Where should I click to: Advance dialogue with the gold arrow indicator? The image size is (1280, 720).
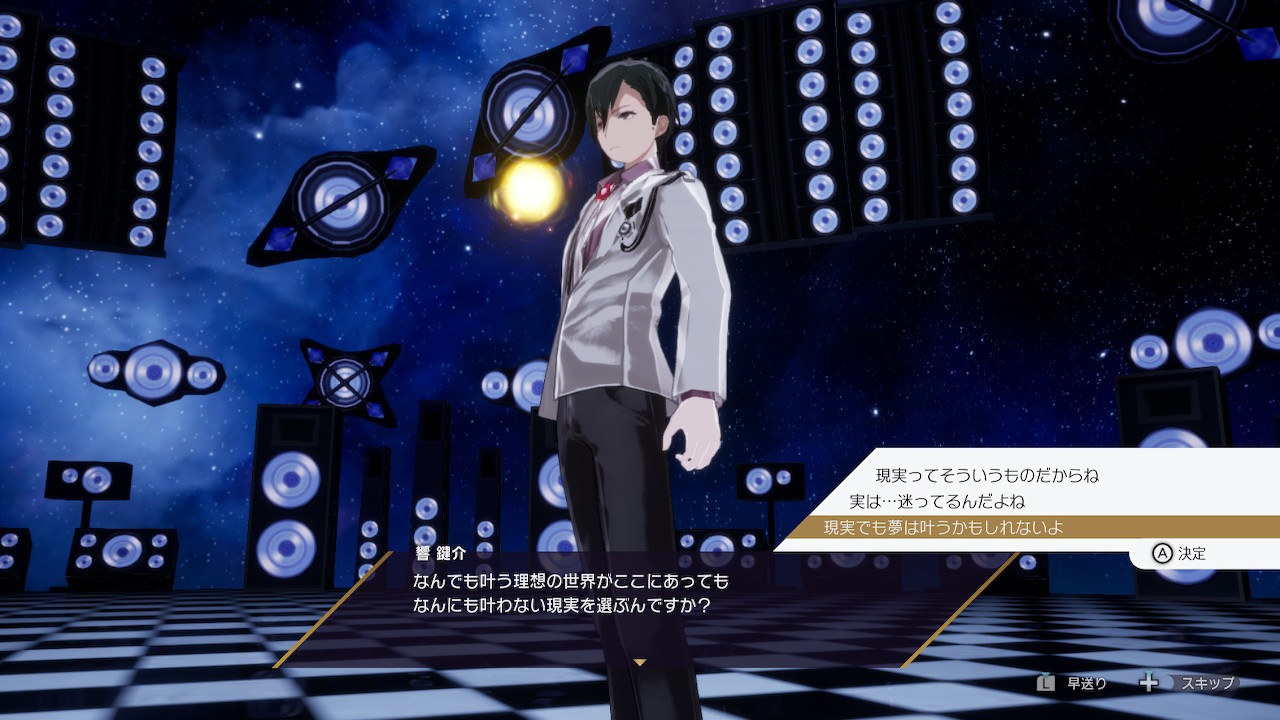pyautogui.click(x=640, y=662)
